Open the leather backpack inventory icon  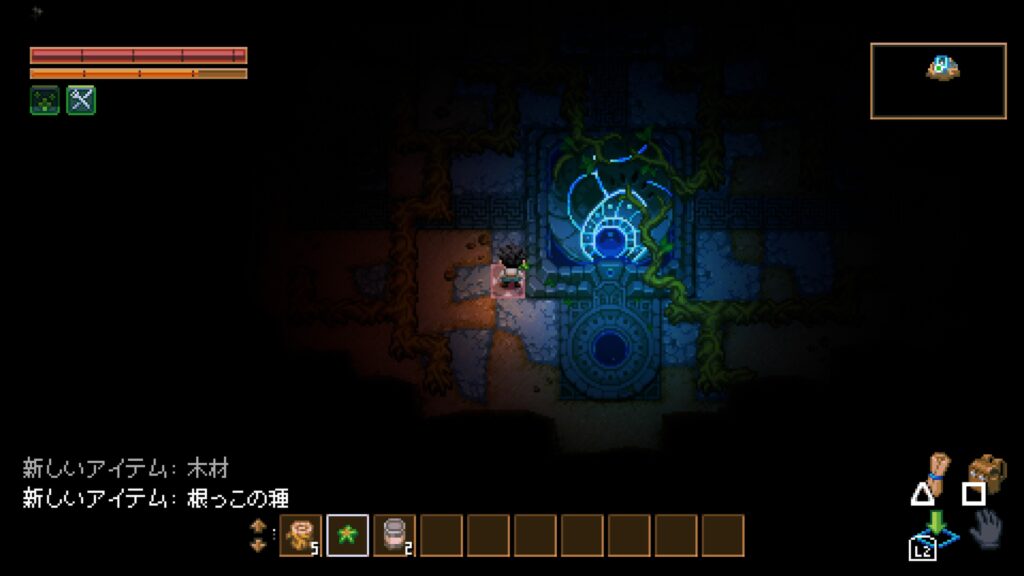986,470
